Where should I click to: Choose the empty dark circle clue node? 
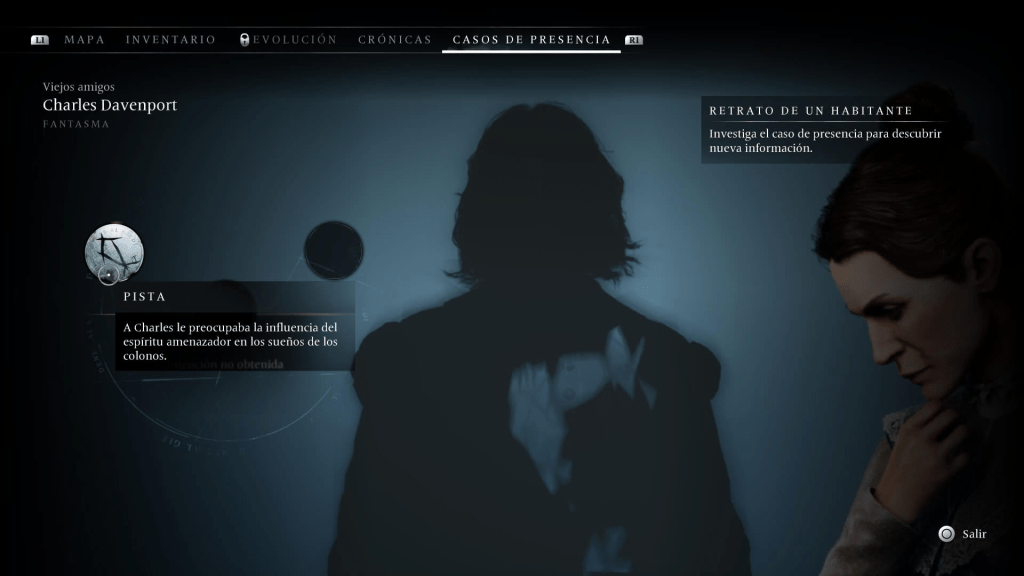click(x=333, y=251)
